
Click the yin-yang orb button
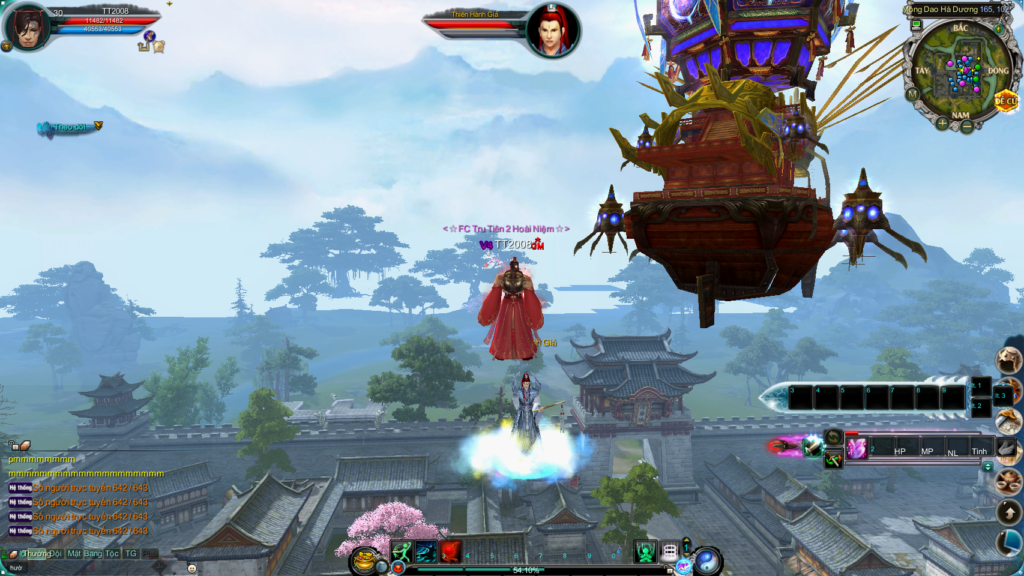[x=708, y=560]
